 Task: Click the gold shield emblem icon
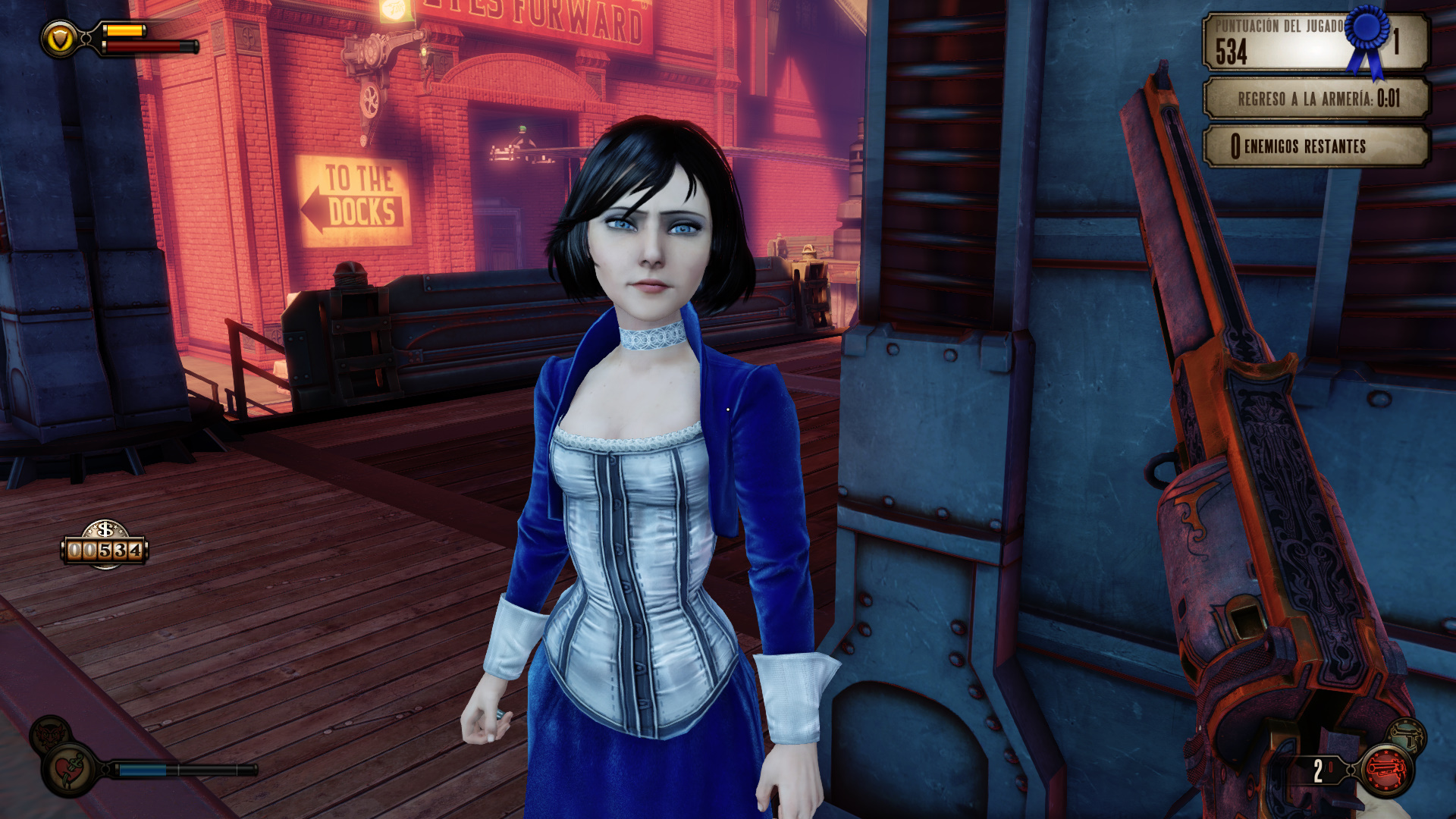[60, 38]
